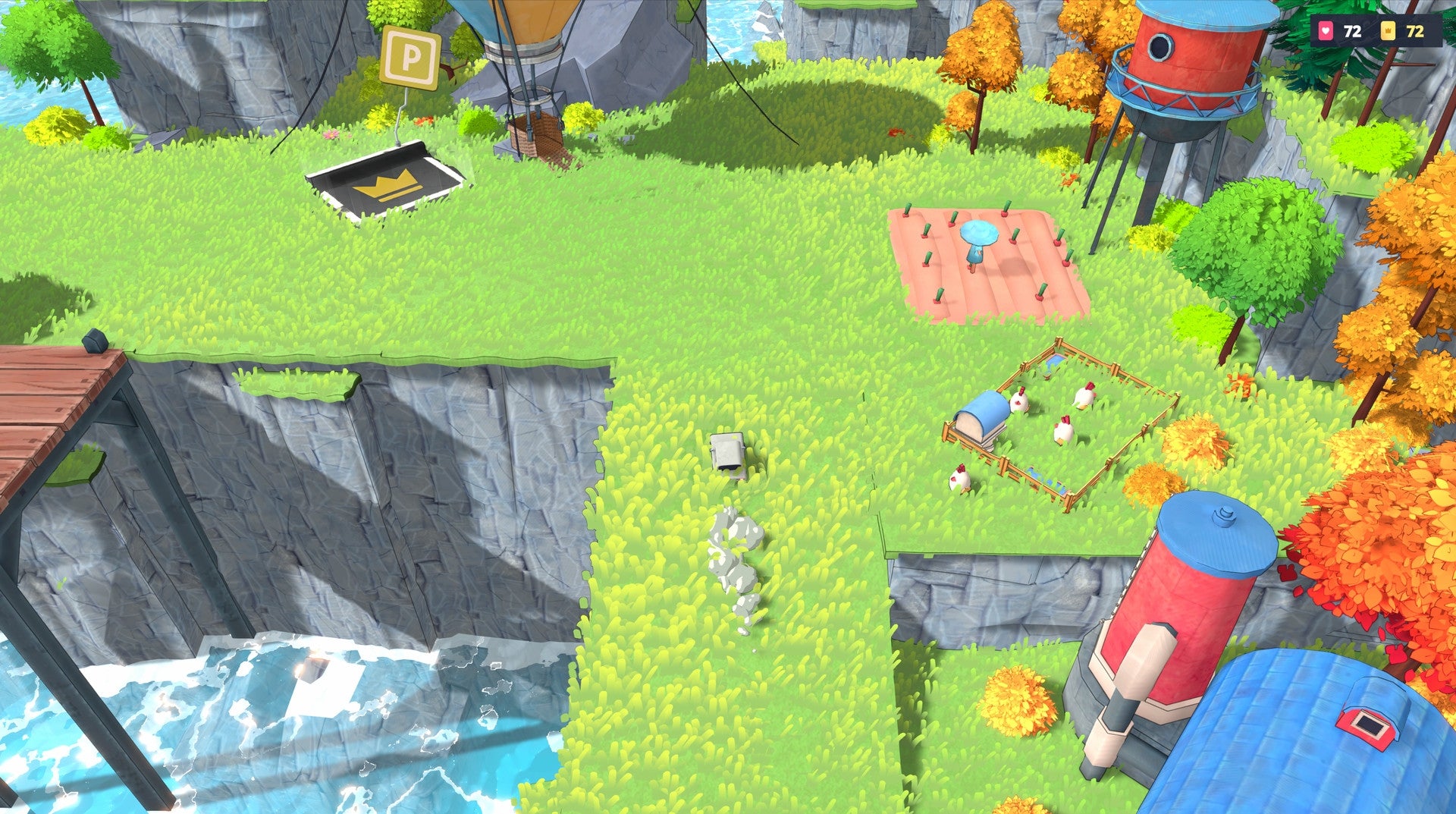
Task: Select a chicken inside the fenced pen
Action: (1065, 429)
